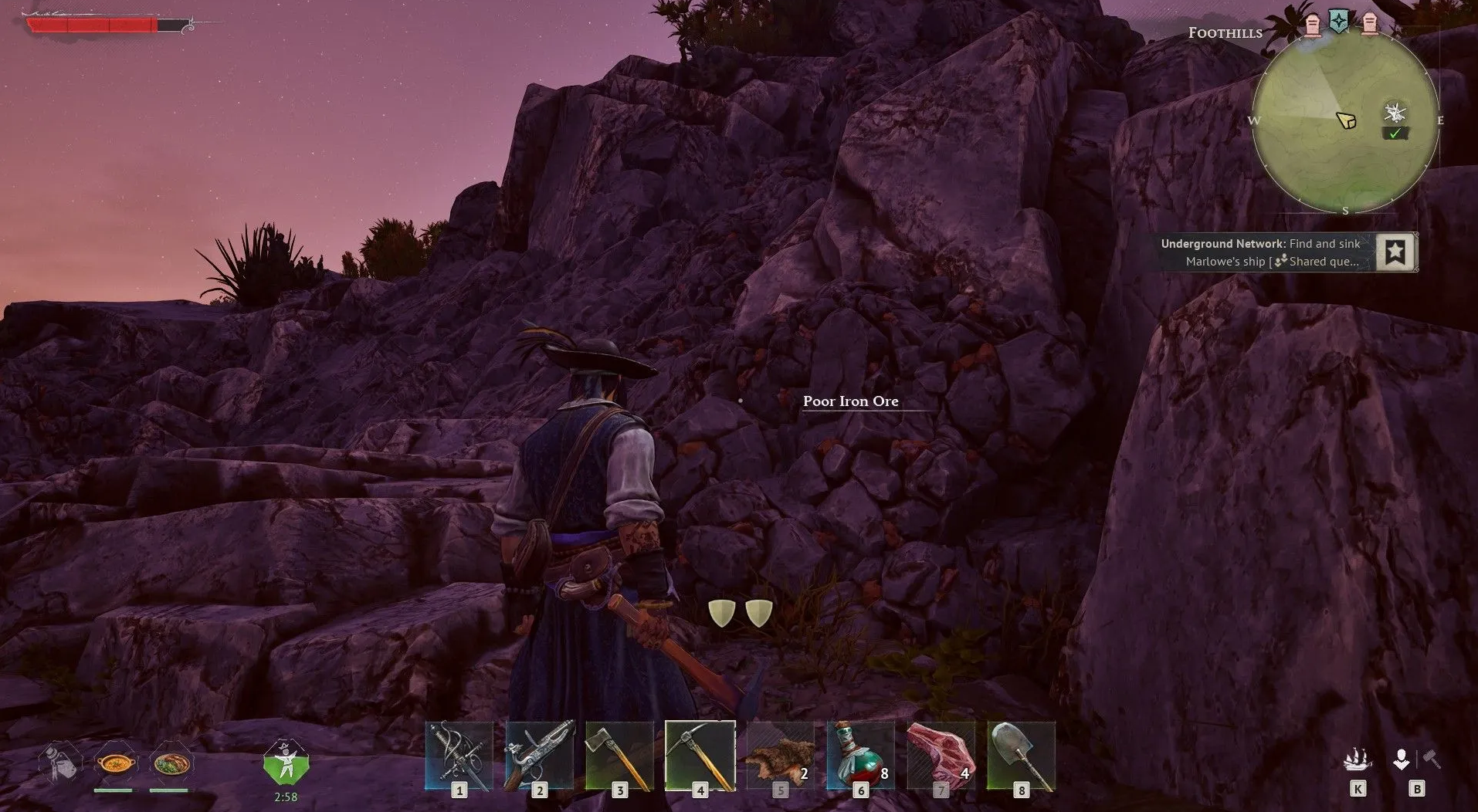Select the highlighted pickaxe slot

point(700,756)
